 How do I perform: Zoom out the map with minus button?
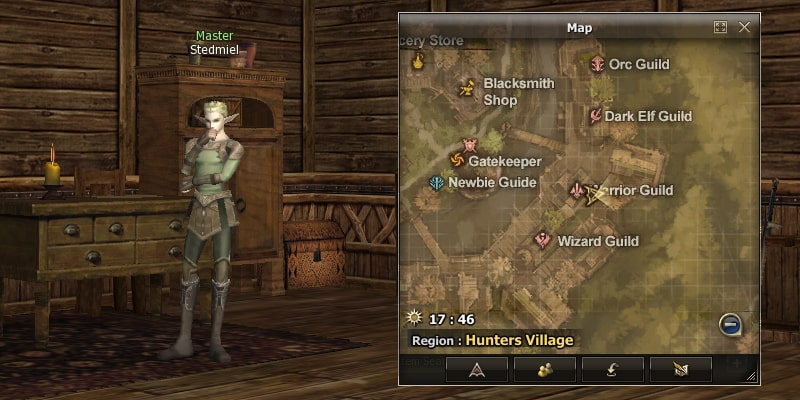click(x=730, y=324)
